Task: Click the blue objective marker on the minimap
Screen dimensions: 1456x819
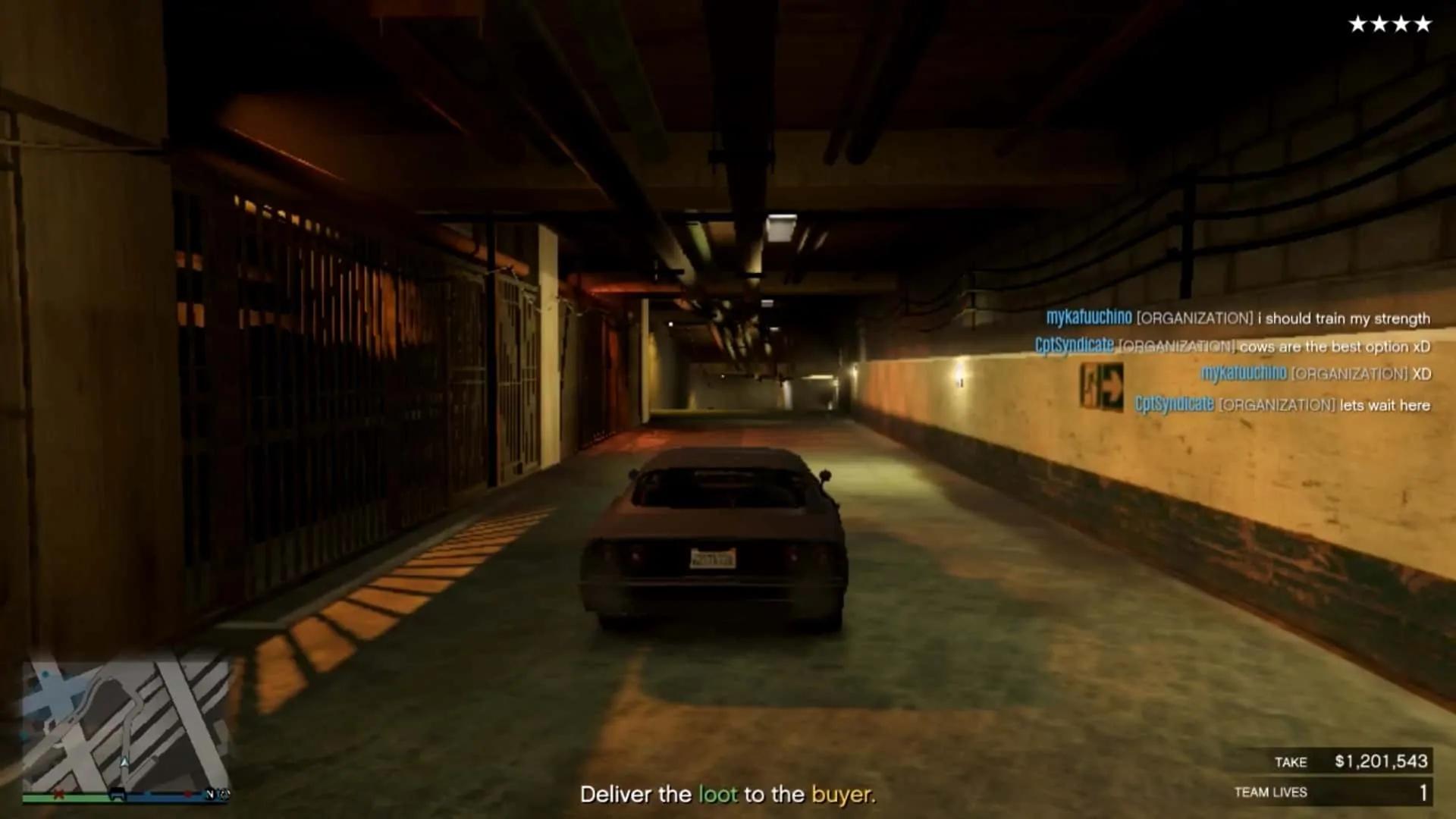Action: point(44,673)
